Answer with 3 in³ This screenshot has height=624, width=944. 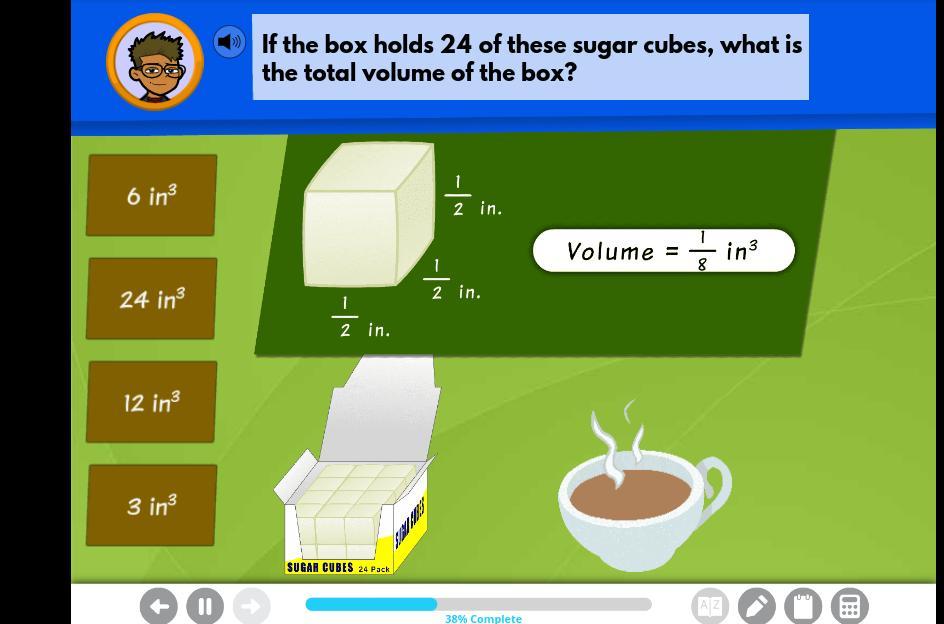pos(152,506)
